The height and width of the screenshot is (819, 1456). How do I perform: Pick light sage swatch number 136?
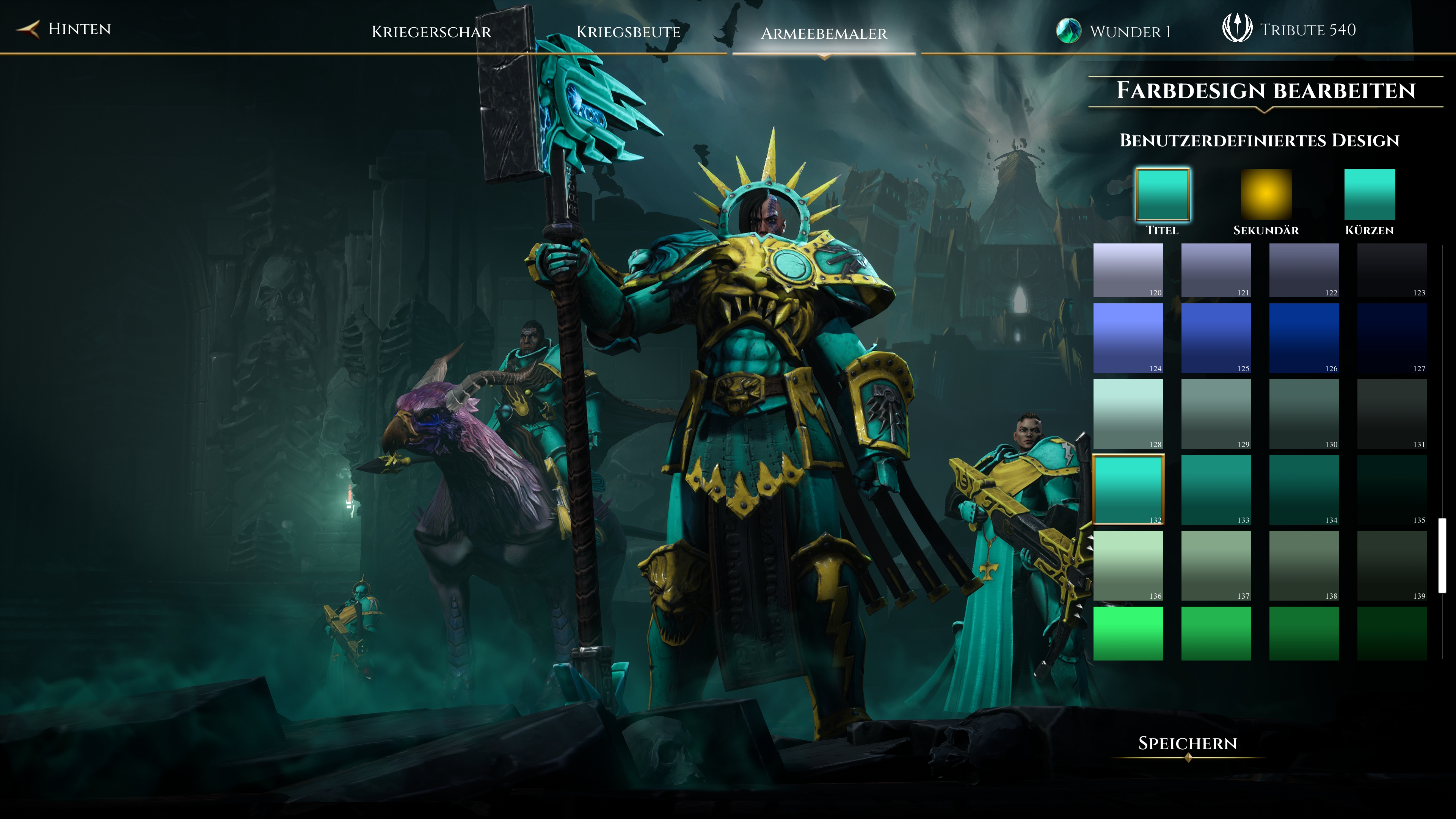(x=1128, y=565)
